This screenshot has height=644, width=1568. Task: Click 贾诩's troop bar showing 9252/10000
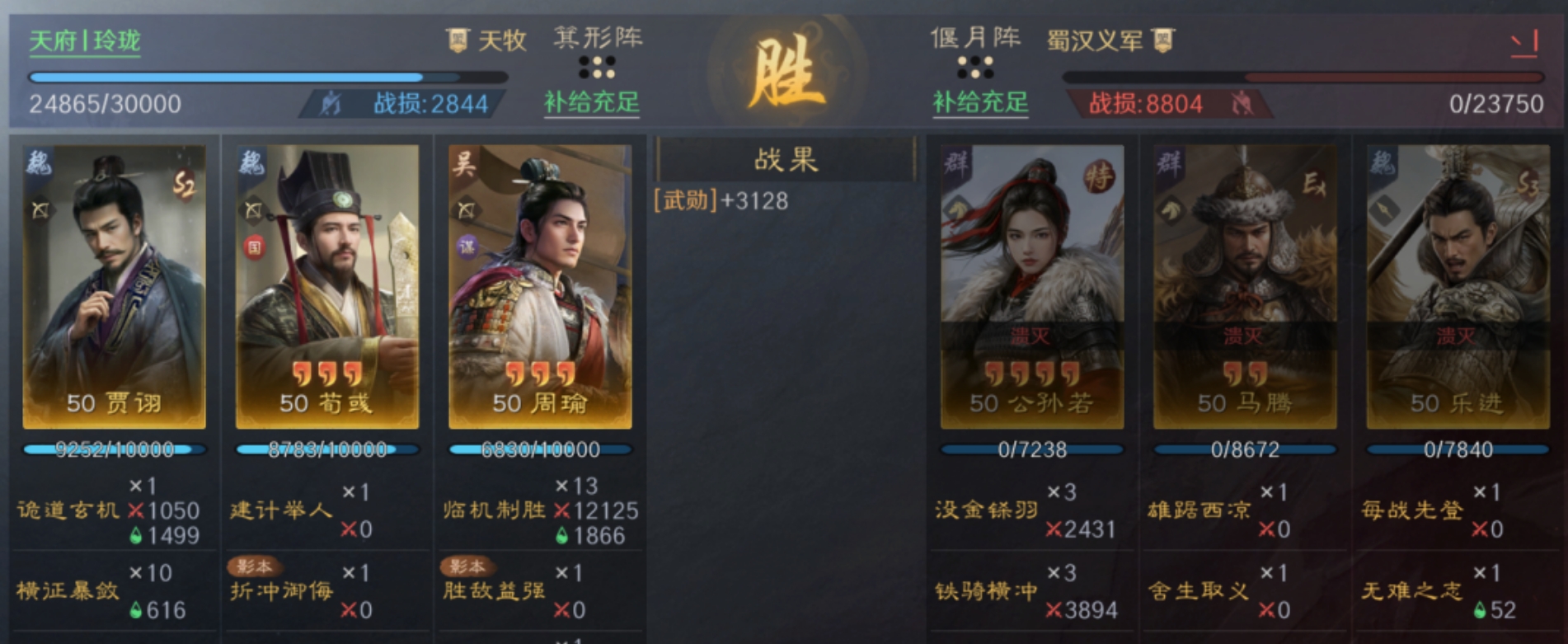[113, 450]
